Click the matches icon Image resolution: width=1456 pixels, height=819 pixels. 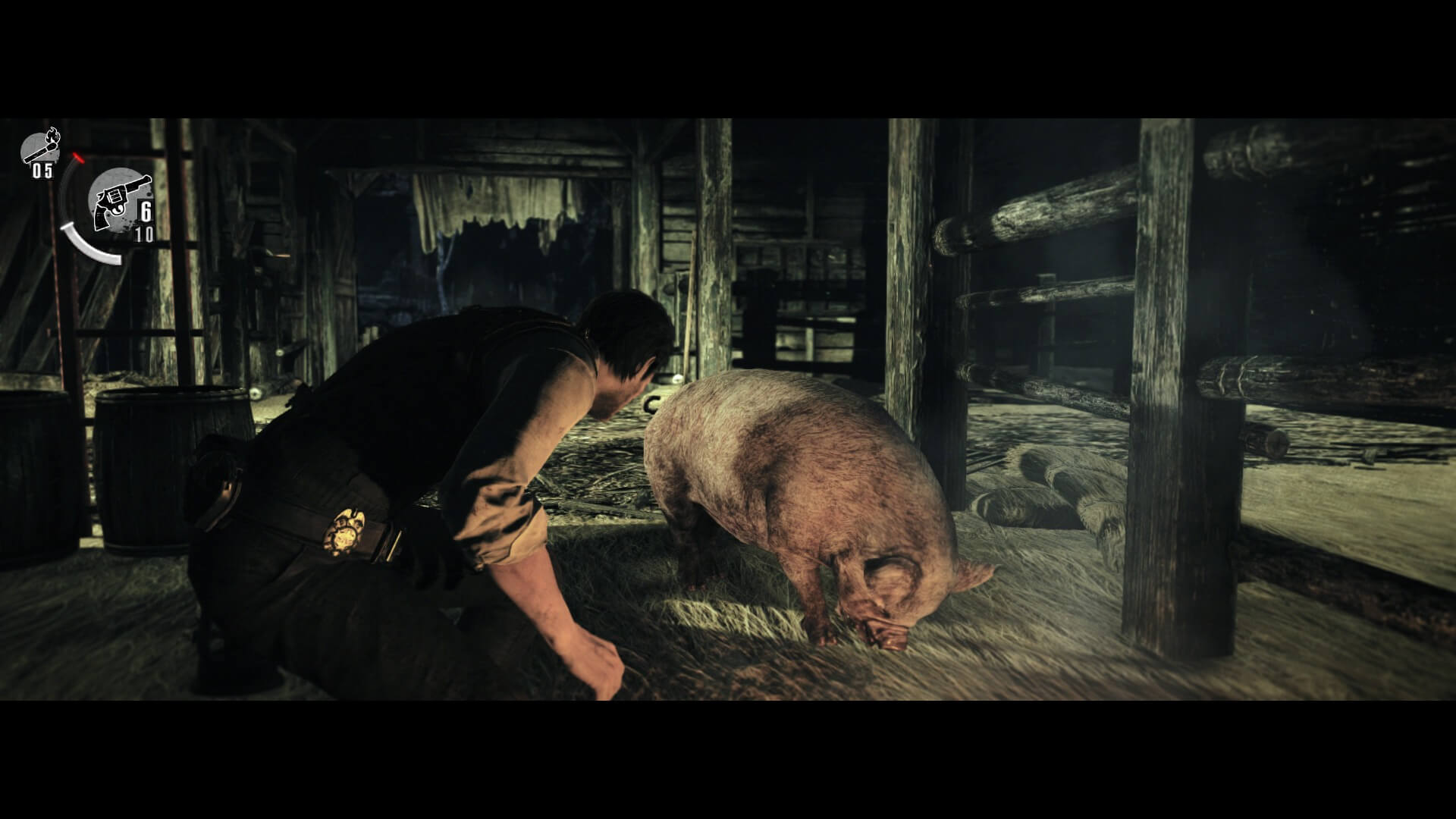(41, 148)
